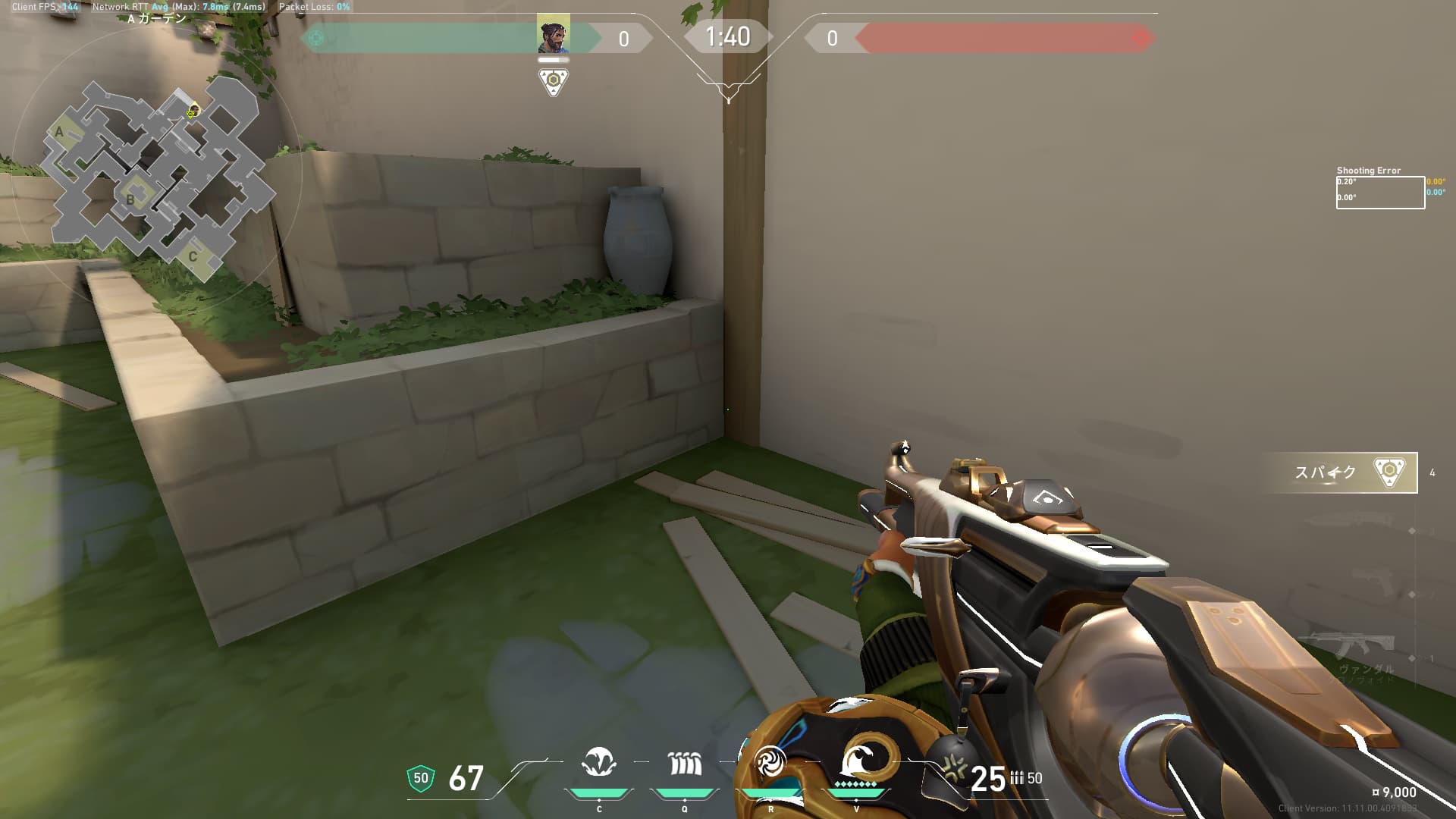
Task: Use the water wall ability
Action: [685, 763]
